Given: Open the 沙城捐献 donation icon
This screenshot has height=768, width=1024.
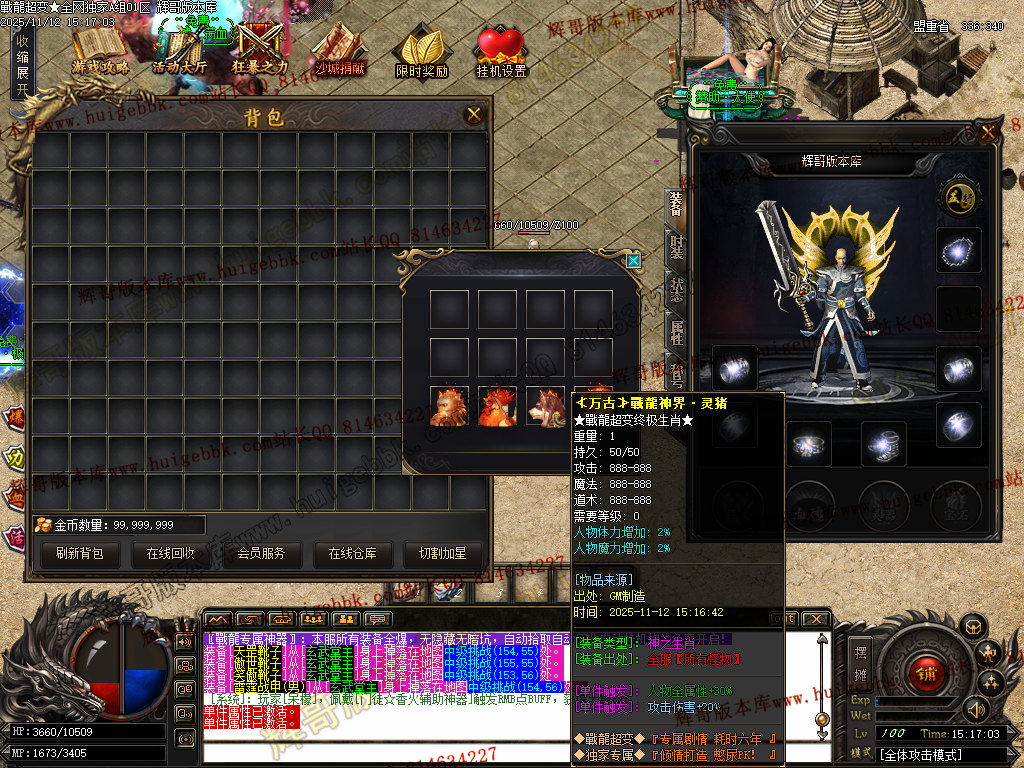Looking at the screenshot, I should coord(340,48).
